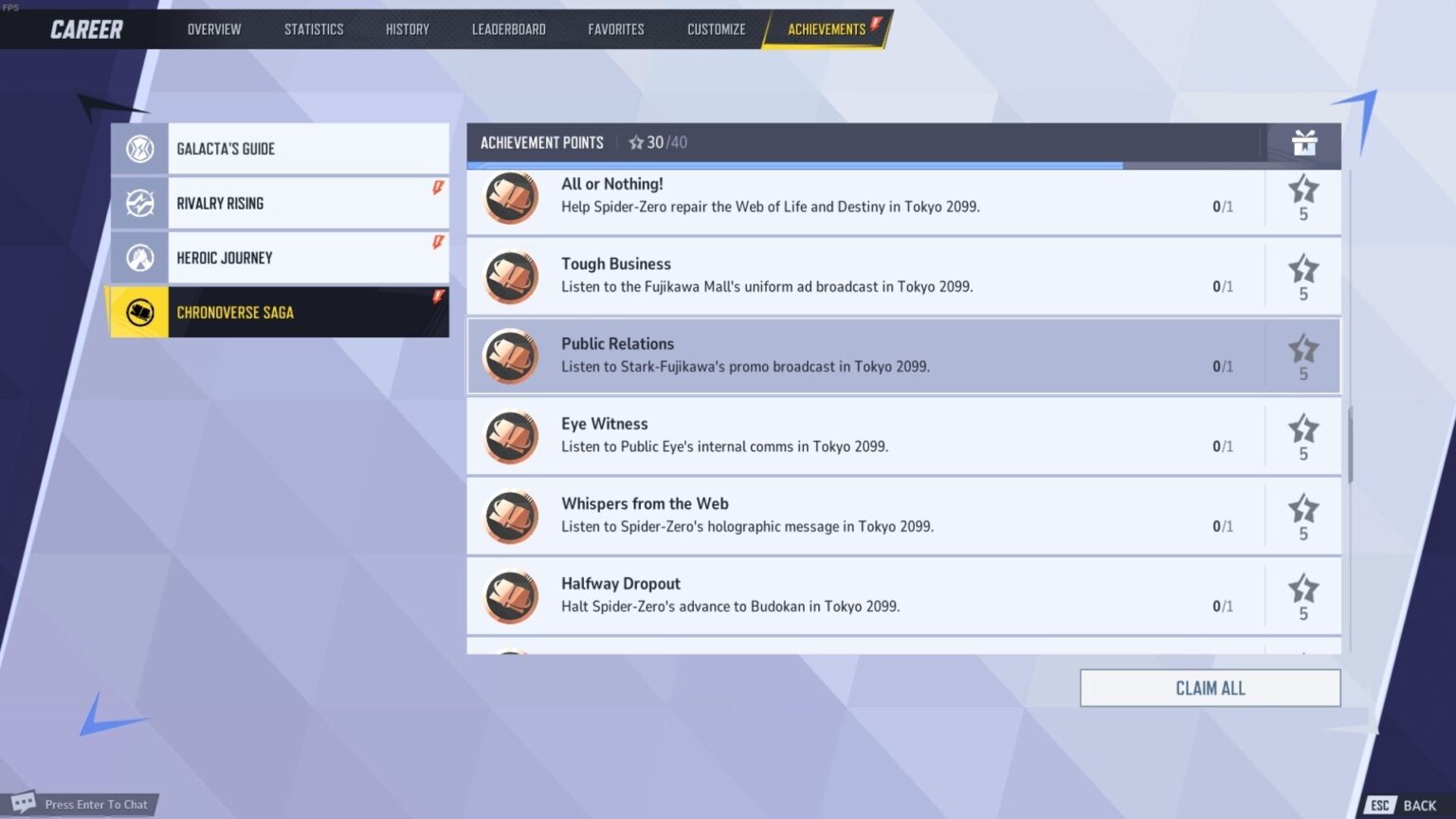This screenshot has width=1456, height=819.
Task: Click the notification badge on Chronoverse Saga
Action: 437,297
